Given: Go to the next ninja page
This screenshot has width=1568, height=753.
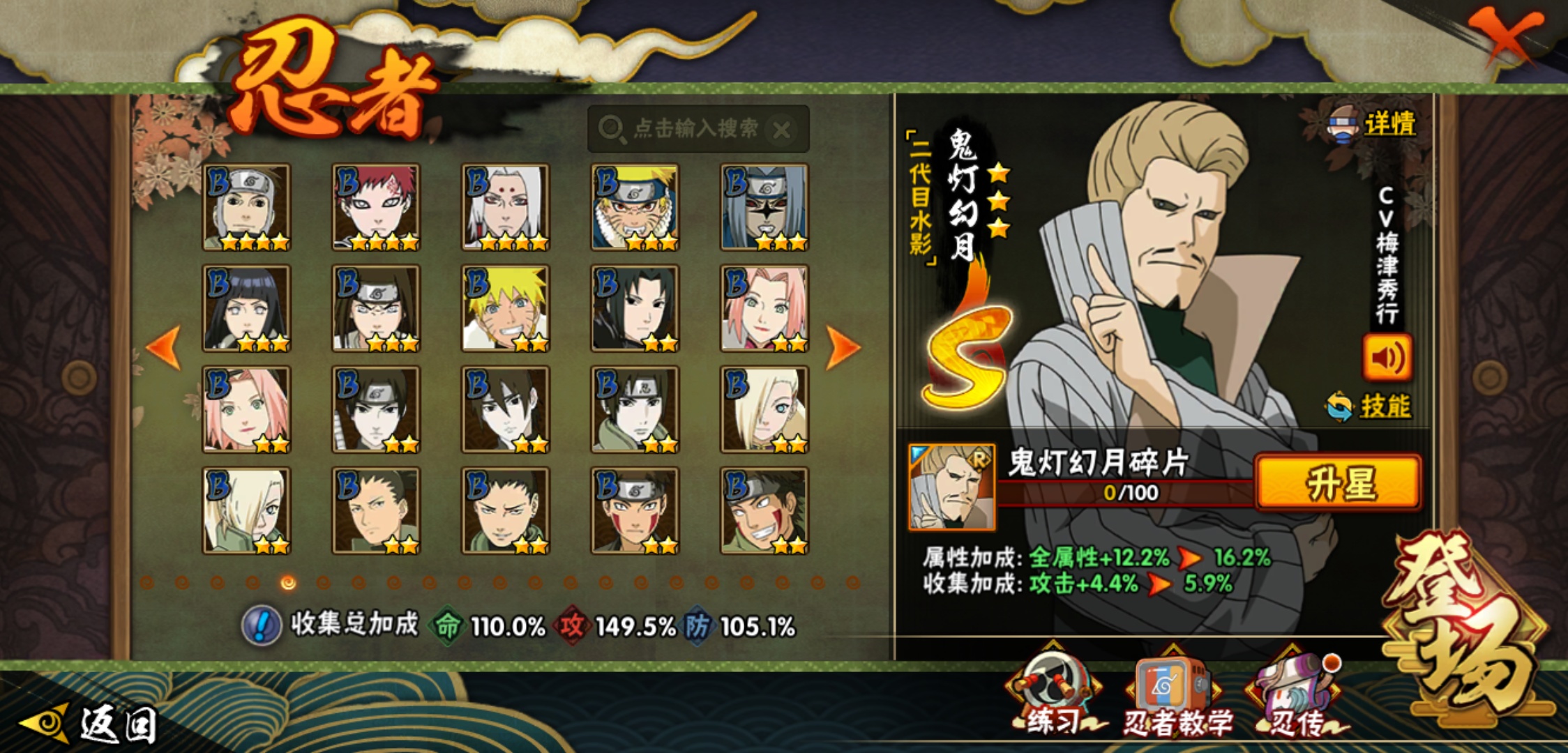Looking at the screenshot, I should [x=843, y=347].
